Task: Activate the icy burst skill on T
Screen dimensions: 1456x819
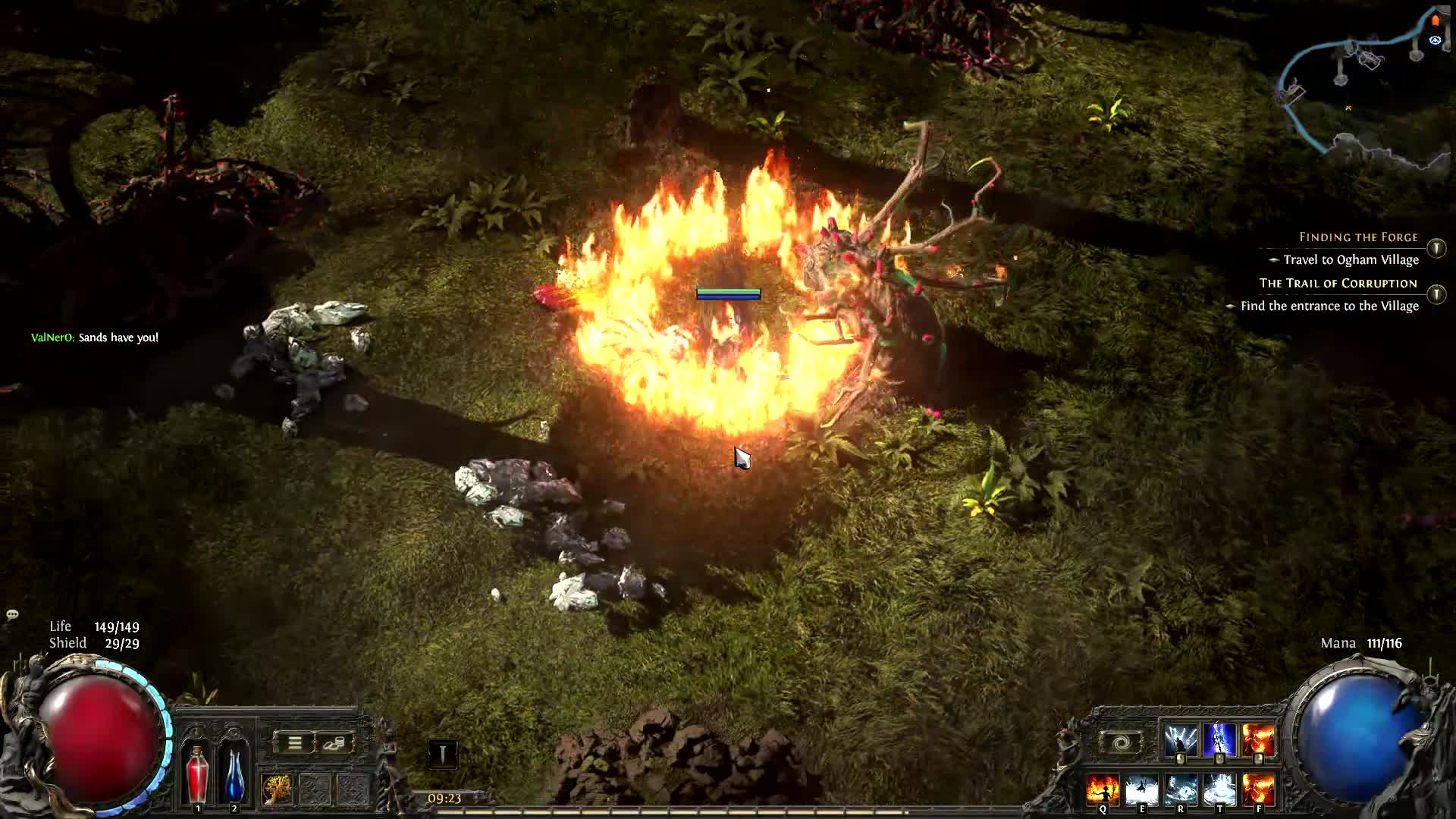Action: [1219, 790]
